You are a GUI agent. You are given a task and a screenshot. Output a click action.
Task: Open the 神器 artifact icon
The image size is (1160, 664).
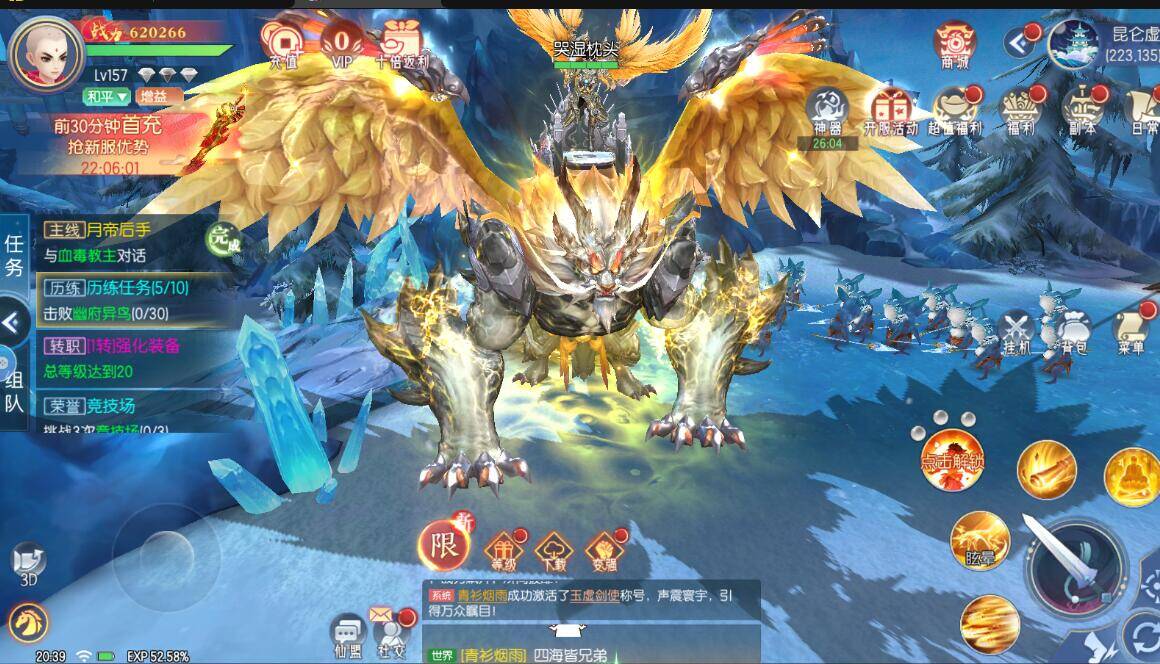pyautogui.click(x=827, y=107)
